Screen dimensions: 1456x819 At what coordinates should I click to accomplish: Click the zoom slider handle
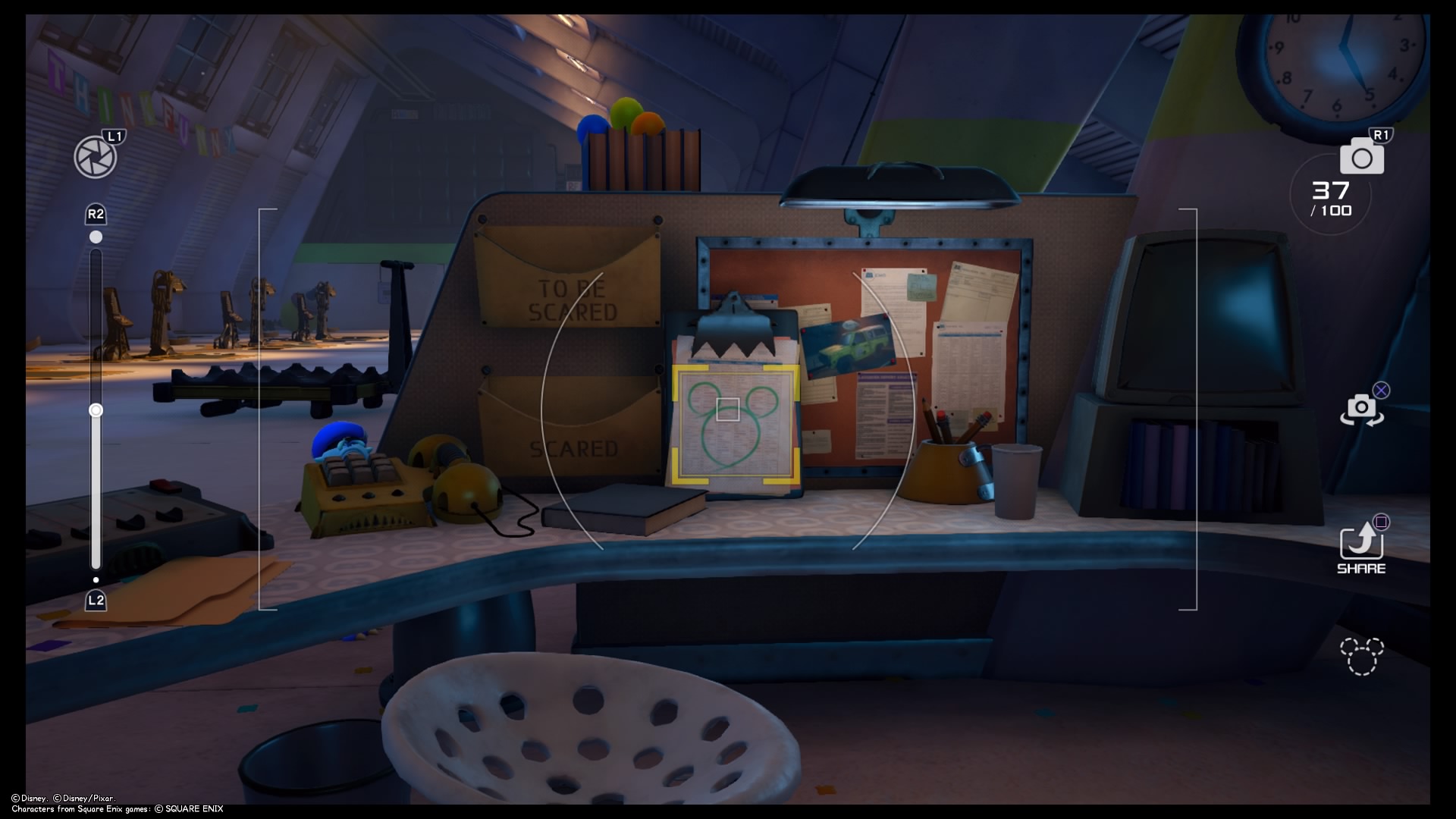click(x=96, y=410)
